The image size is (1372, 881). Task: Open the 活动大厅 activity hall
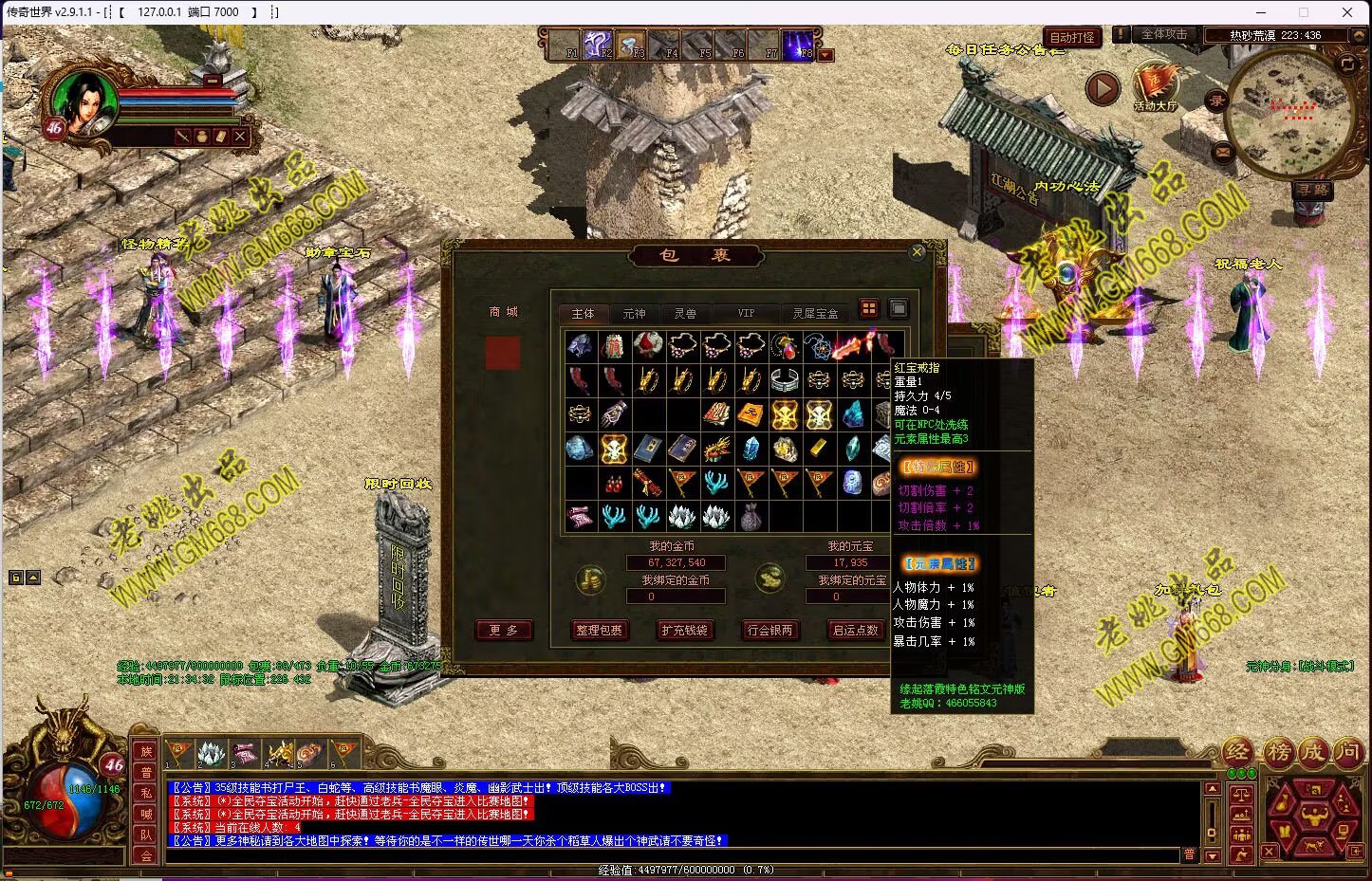pyautogui.click(x=1155, y=86)
